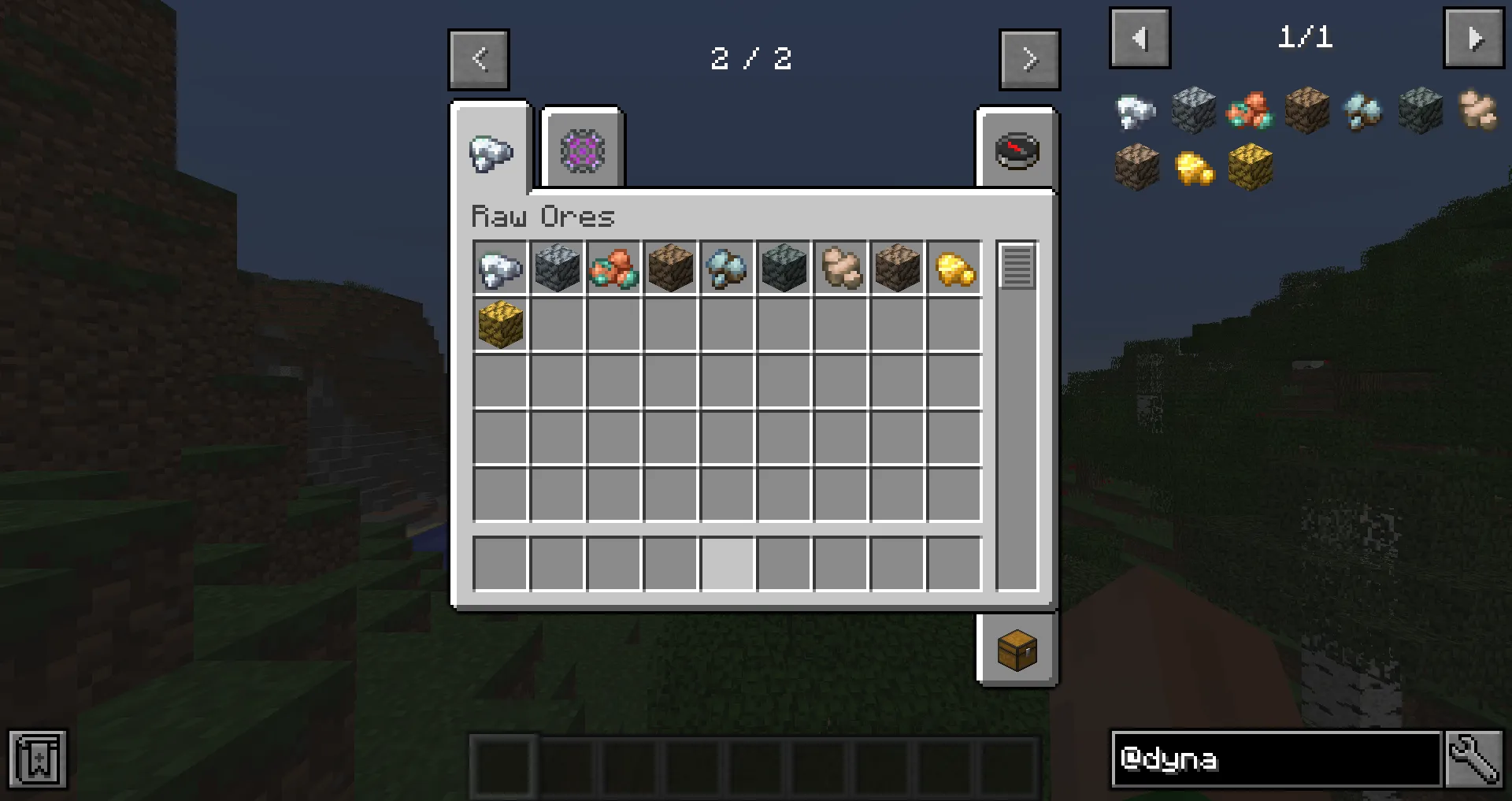Viewport: 1512px width, 801px height.
Task: Click the diamond cluster item in the grid
Action: click(727, 268)
